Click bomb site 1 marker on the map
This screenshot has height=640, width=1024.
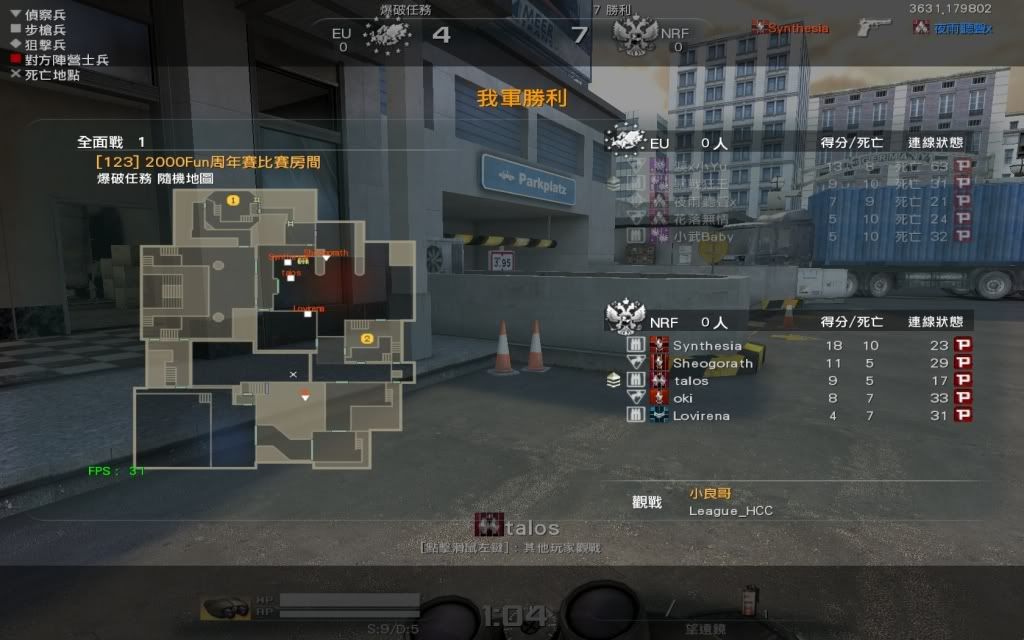pyautogui.click(x=233, y=200)
